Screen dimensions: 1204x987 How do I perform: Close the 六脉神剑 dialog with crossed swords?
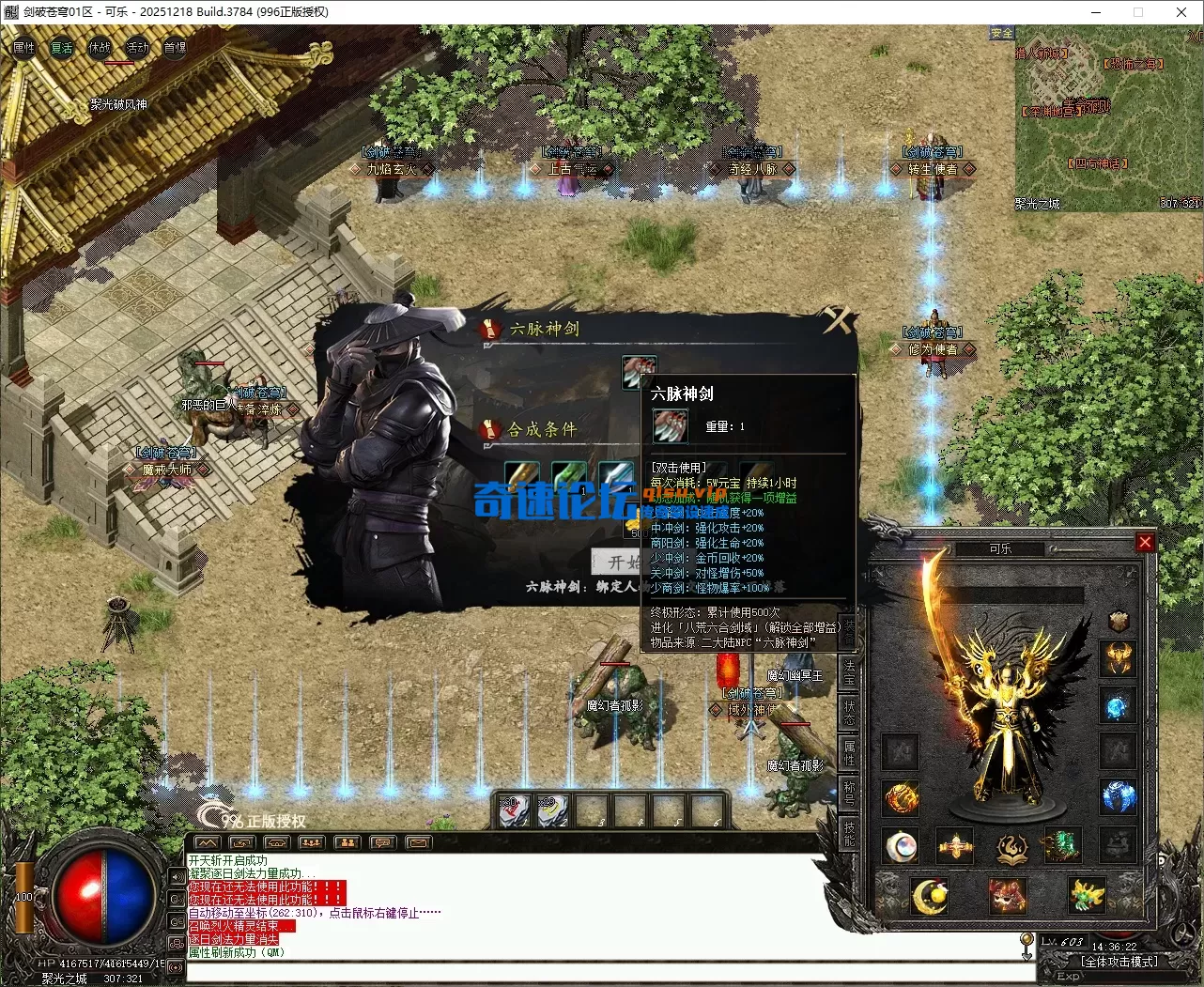837,320
